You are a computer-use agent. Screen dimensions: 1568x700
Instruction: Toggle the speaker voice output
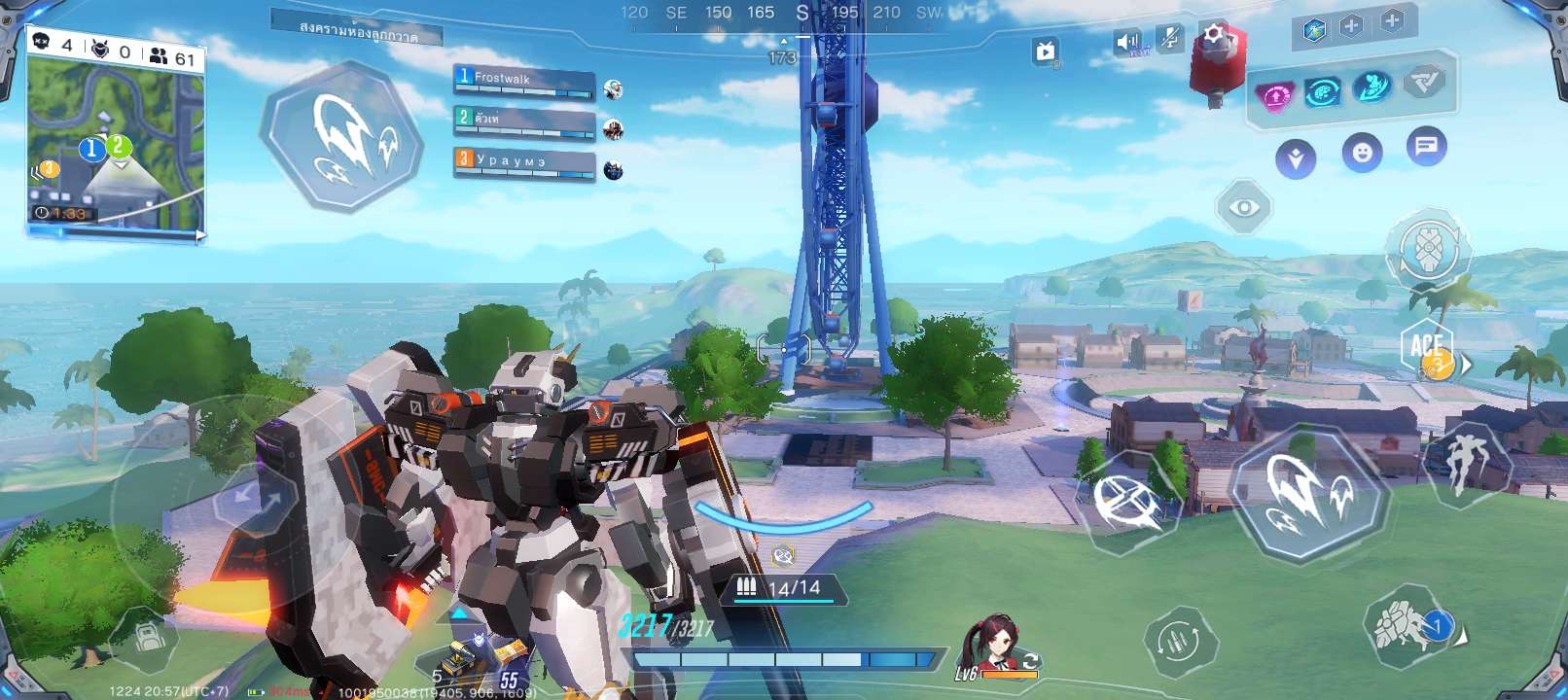pos(1128,42)
